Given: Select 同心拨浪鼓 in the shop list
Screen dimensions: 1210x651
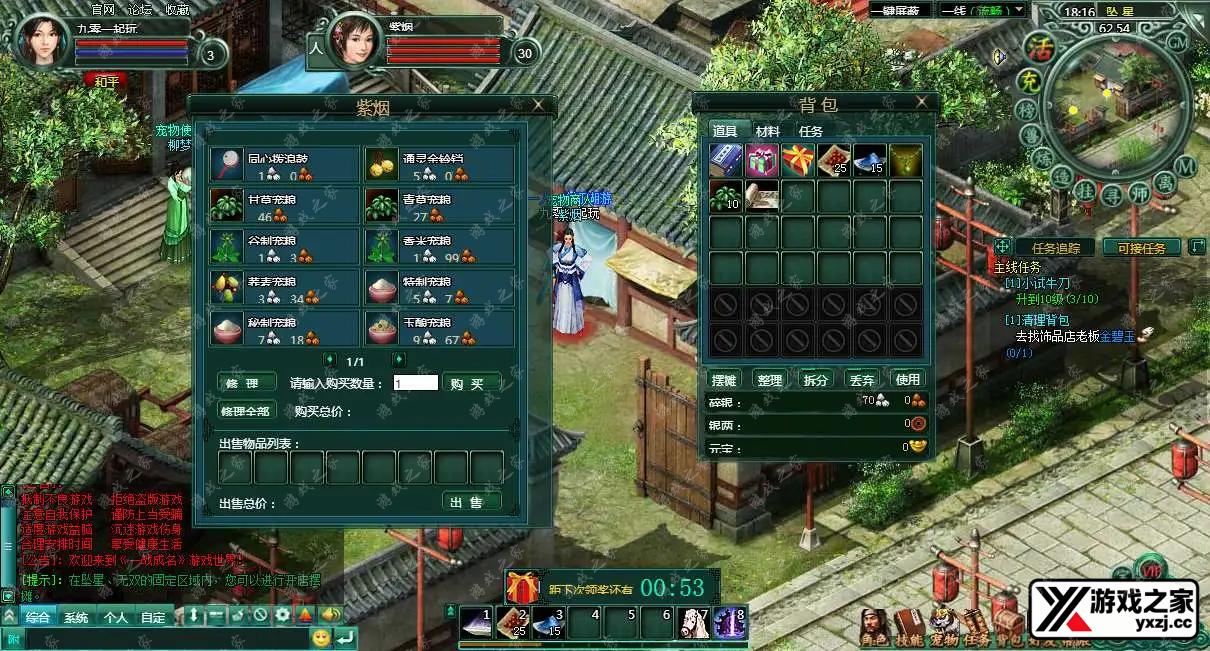Looking at the screenshot, I should (x=285, y=164).
